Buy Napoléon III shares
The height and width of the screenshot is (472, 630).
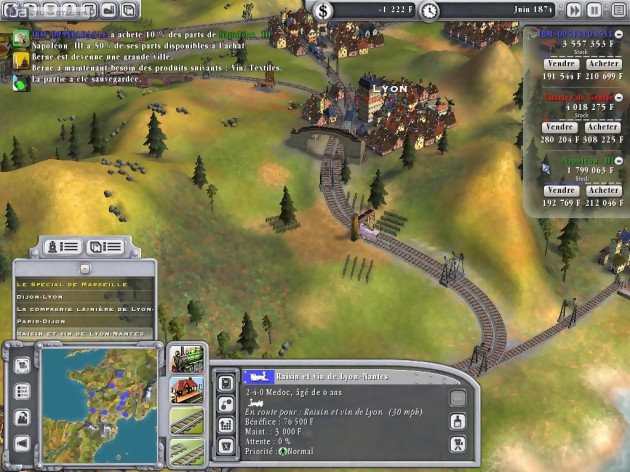pos(603,190)
